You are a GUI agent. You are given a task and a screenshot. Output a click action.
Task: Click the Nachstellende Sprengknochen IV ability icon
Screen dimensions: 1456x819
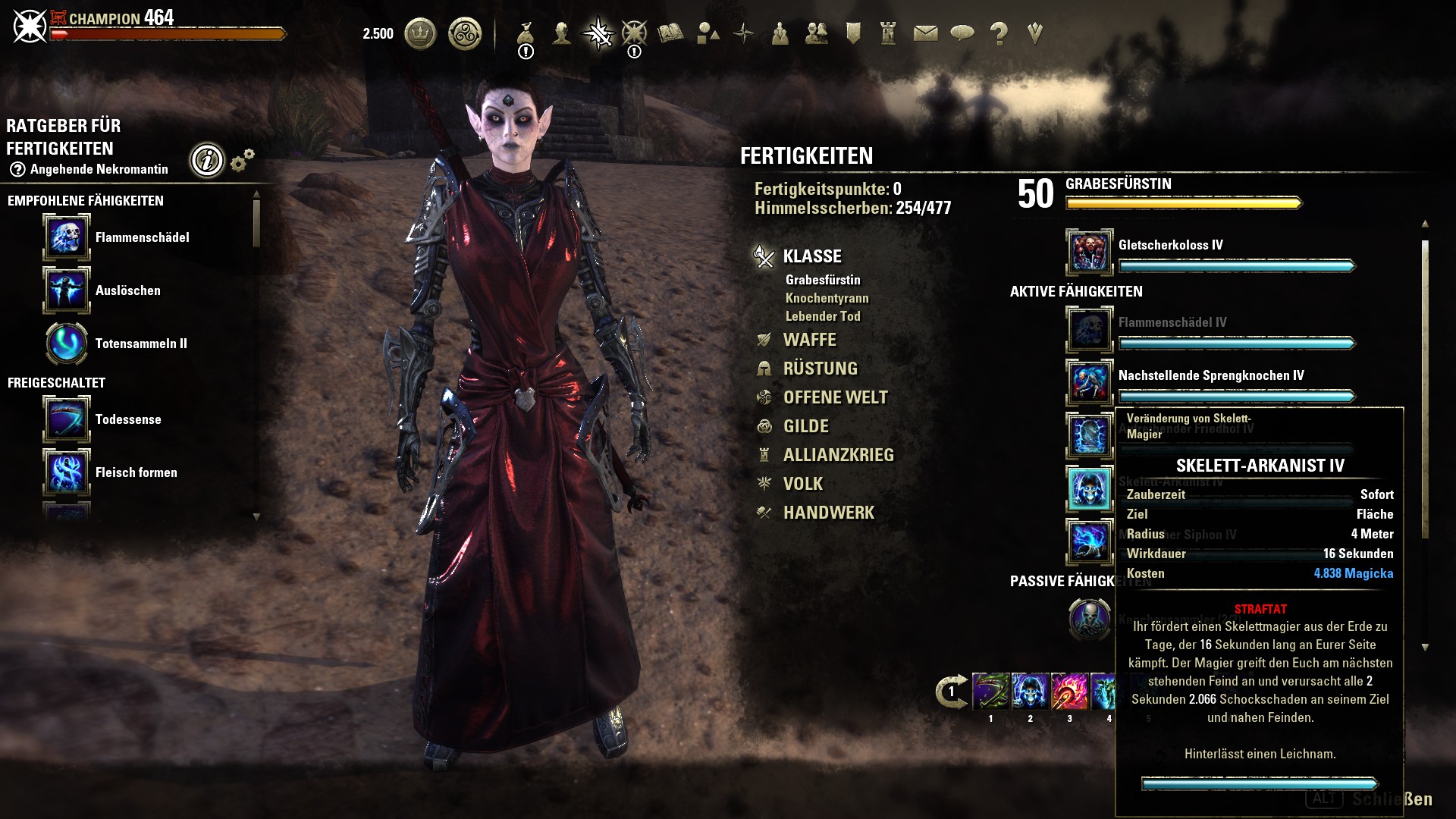pos(1090,383)
